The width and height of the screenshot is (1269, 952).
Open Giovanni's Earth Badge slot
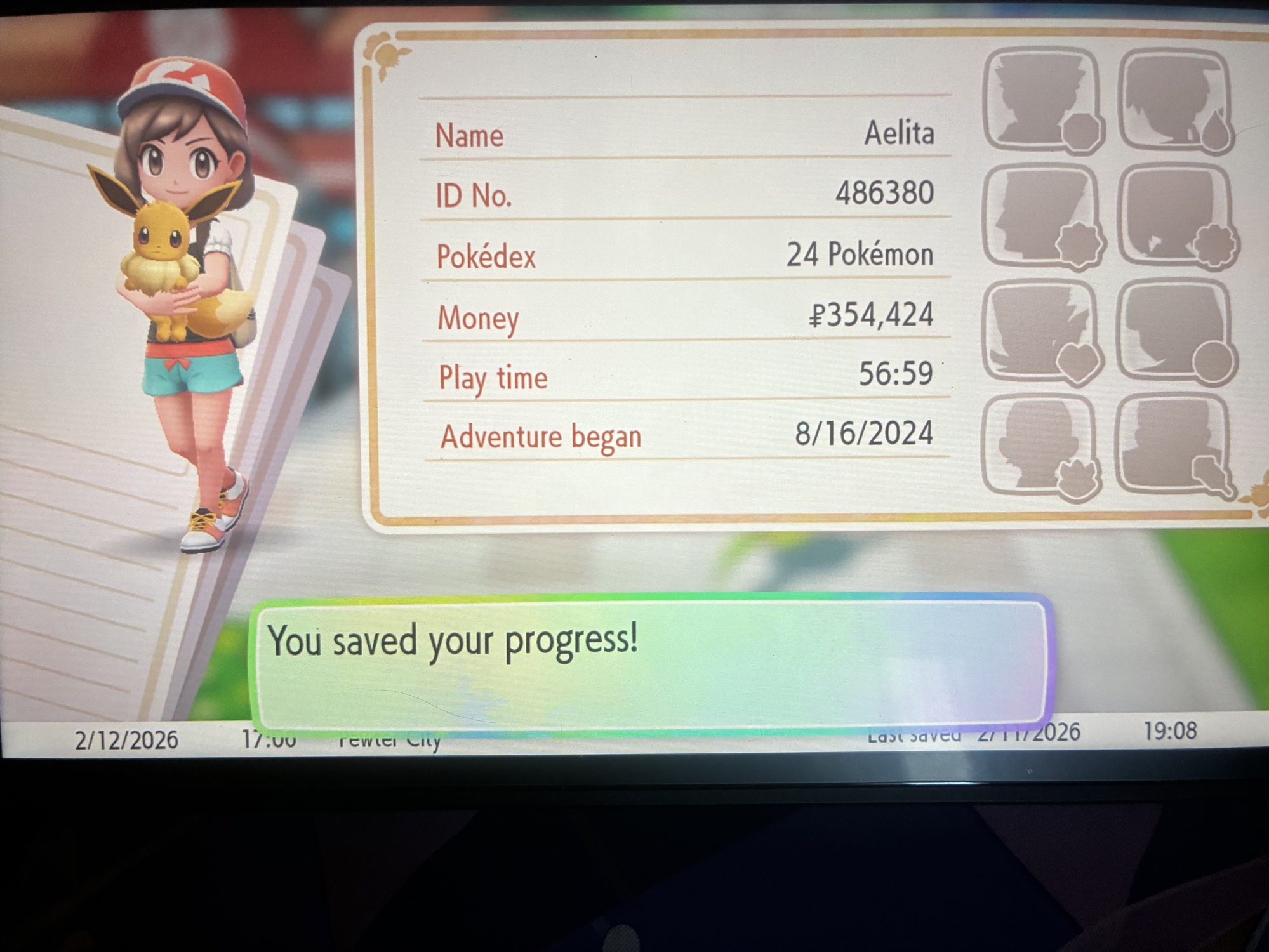tap(1174, 444)
